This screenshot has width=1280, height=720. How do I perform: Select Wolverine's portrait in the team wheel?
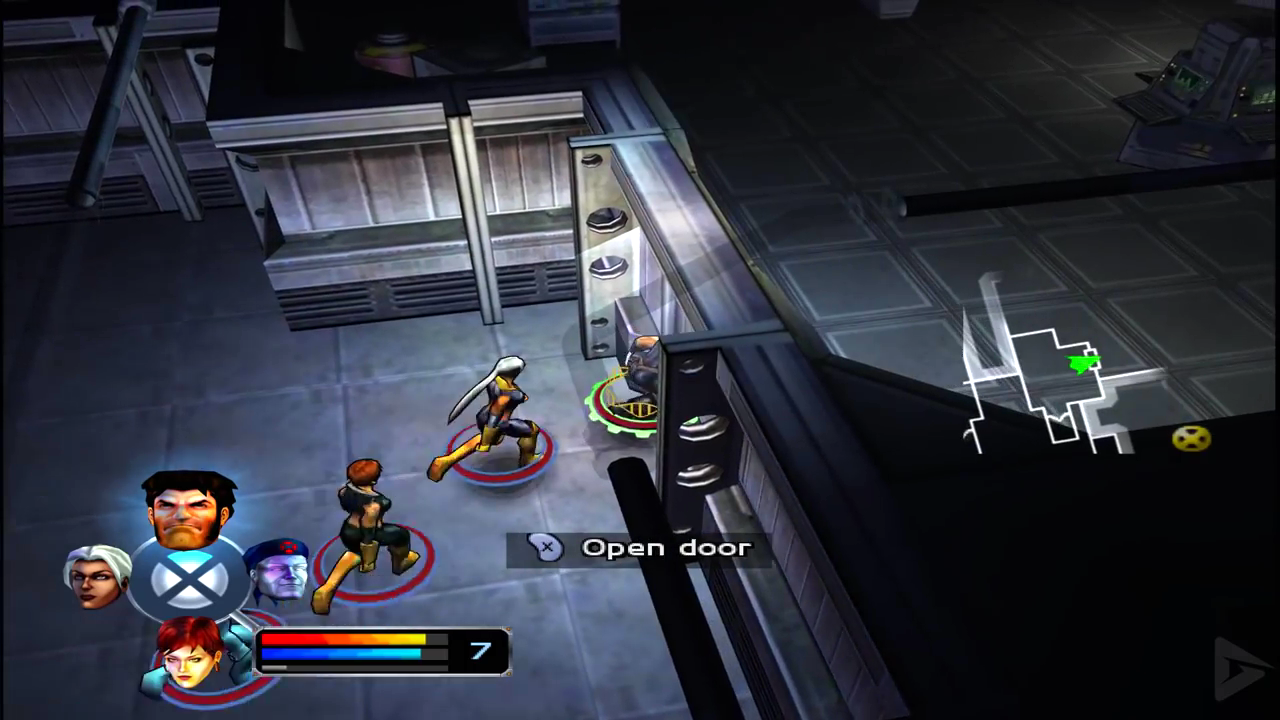pyautogui.click(x=189, y=508)
